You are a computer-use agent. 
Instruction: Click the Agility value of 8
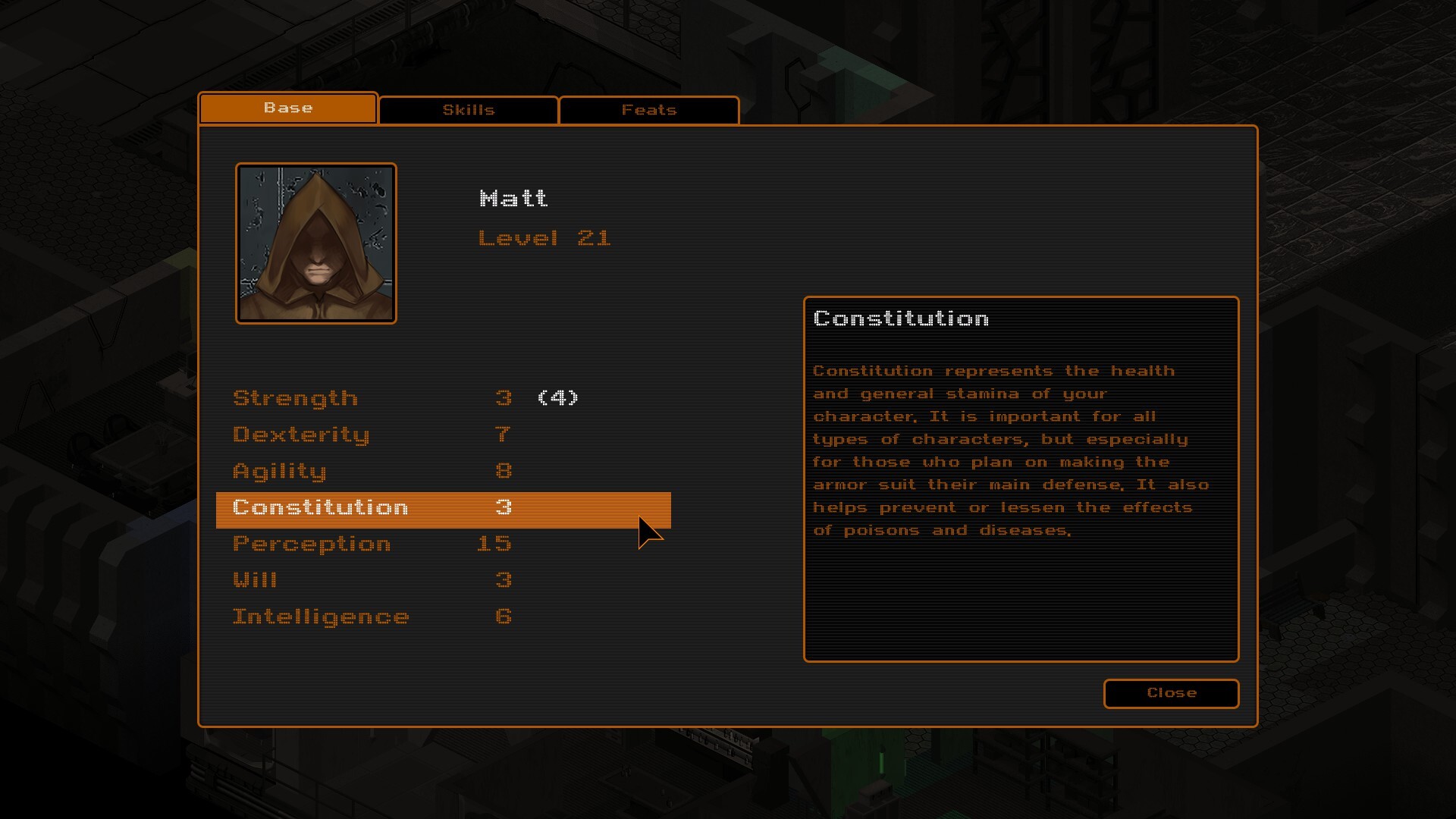[504, 470]
